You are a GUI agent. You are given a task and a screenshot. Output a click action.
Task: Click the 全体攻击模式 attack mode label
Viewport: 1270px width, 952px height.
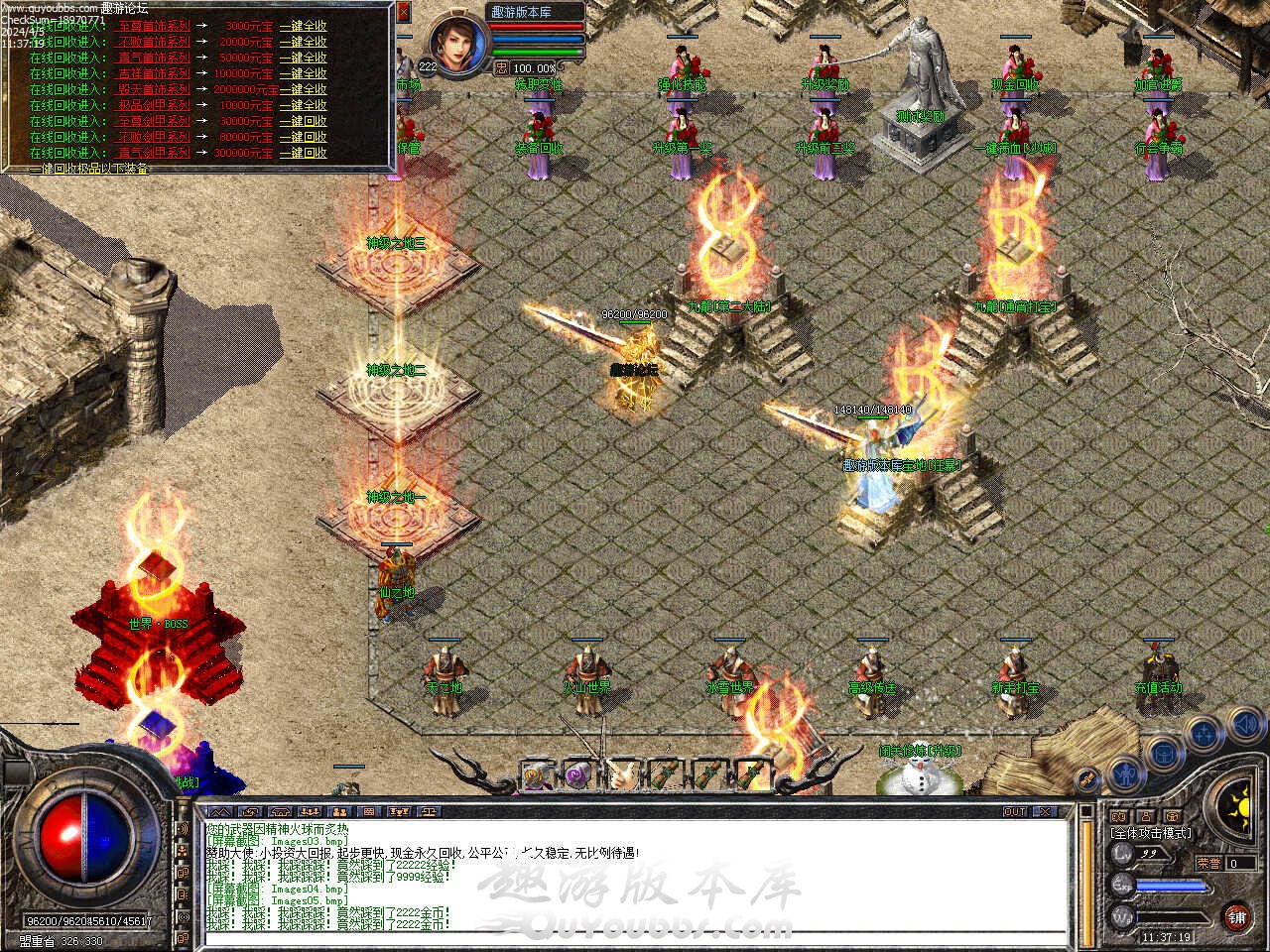click(x=1151, y=833)
